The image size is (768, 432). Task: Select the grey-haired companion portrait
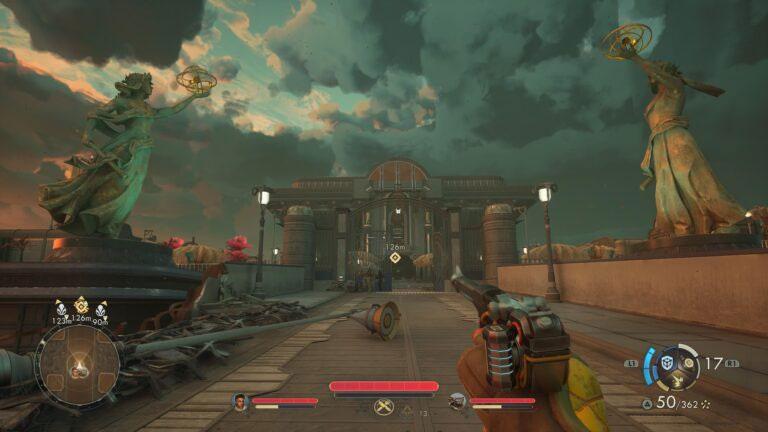click(457, 402)
